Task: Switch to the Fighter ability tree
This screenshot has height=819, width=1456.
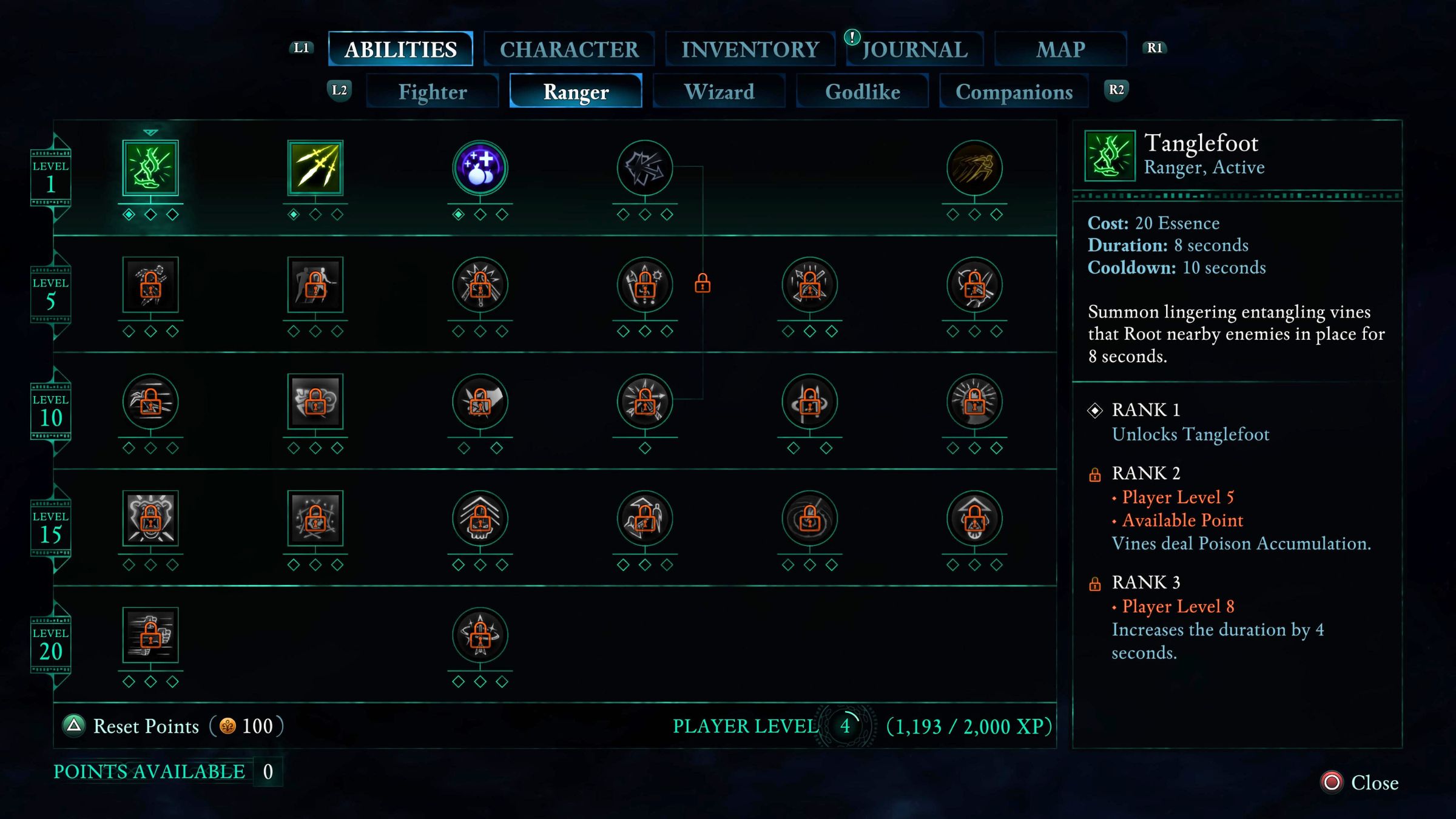Action: pos(433,92)
